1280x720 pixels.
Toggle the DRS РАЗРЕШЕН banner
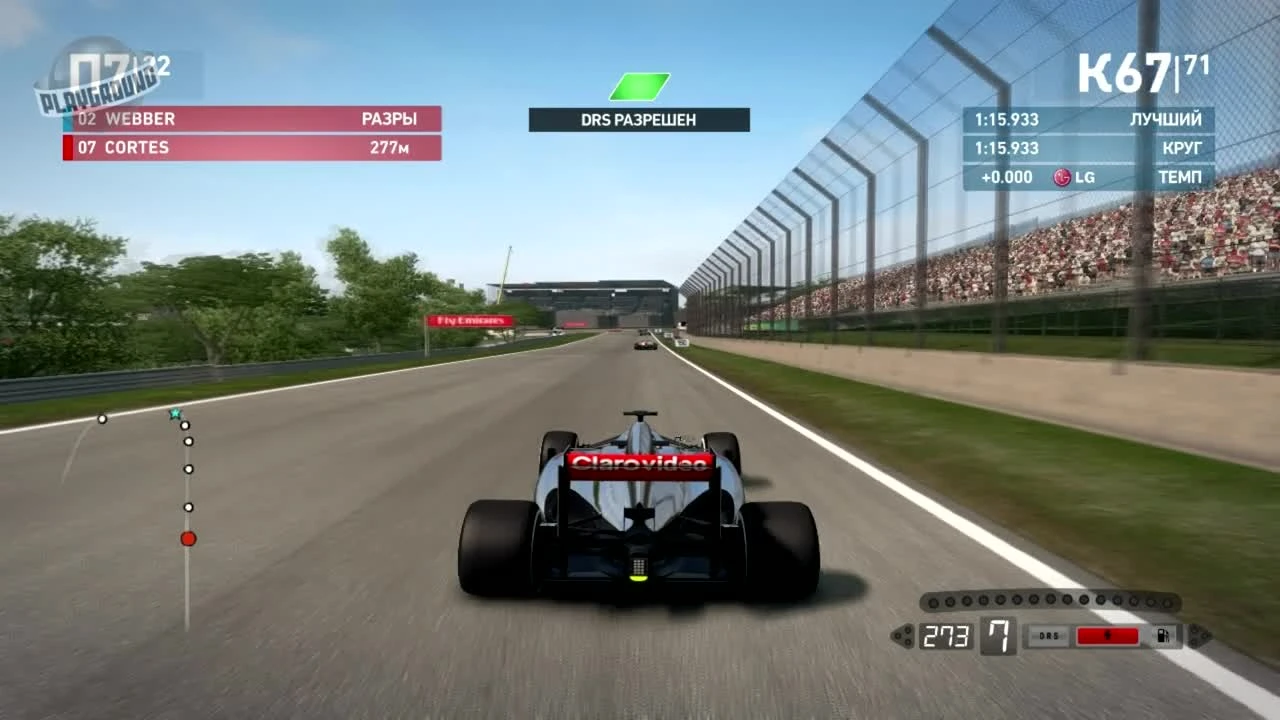pyautogui.click(x=638, y=117)
